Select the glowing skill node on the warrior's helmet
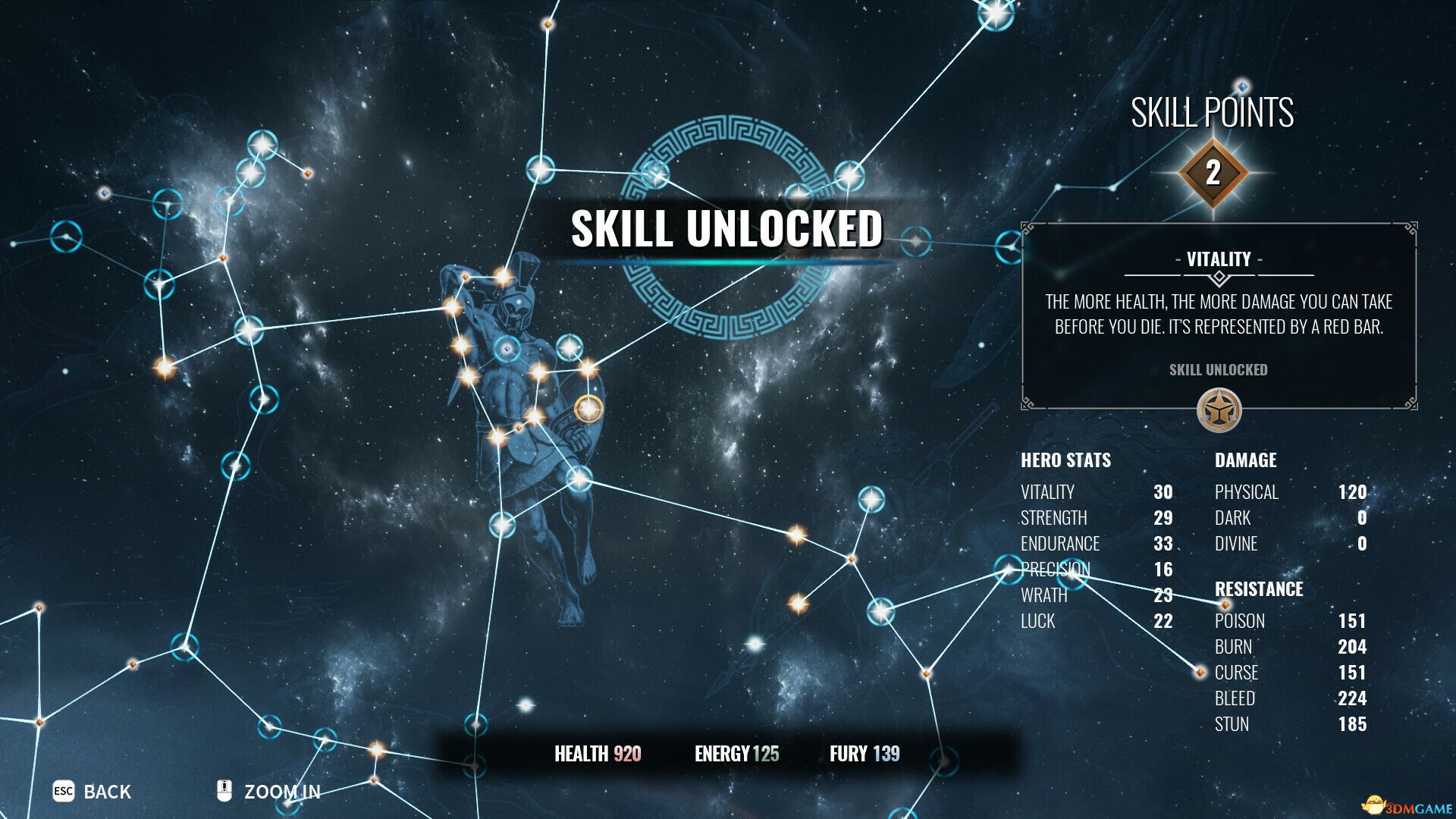The height and width of the screenshot is (819, 1456). pos(502,278)
